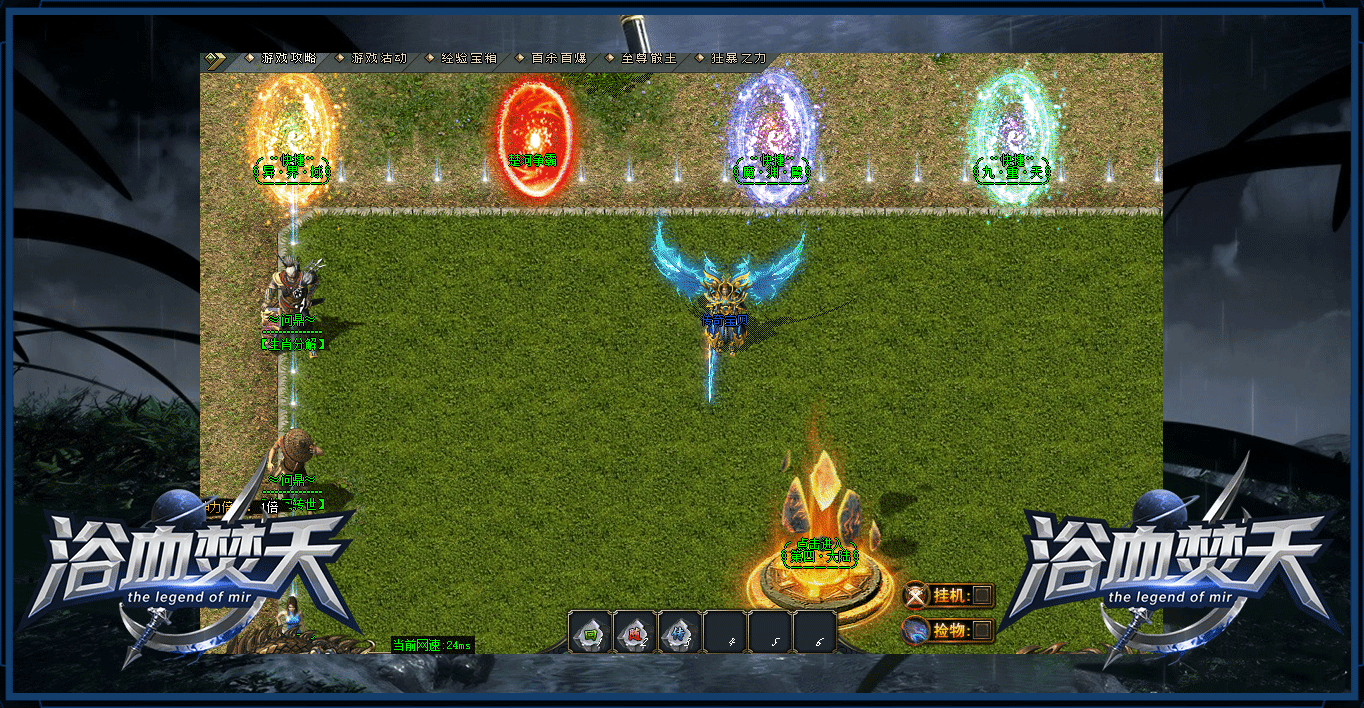The height and width of the screenshot is (708, 1364).
Task: Use the blue 传 stone in slot 3
Action: point(680,633)
